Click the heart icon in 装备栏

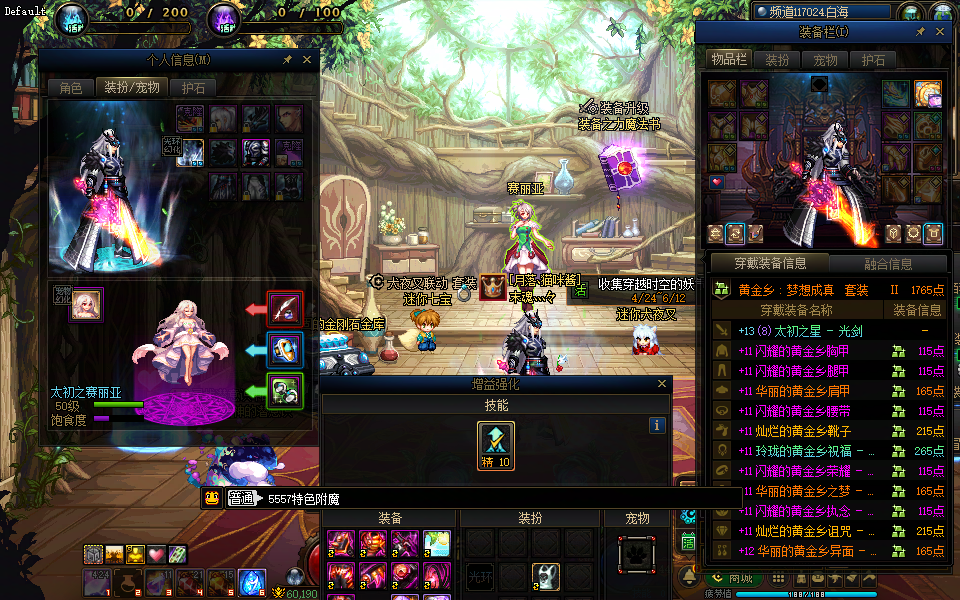click(717, 183)
